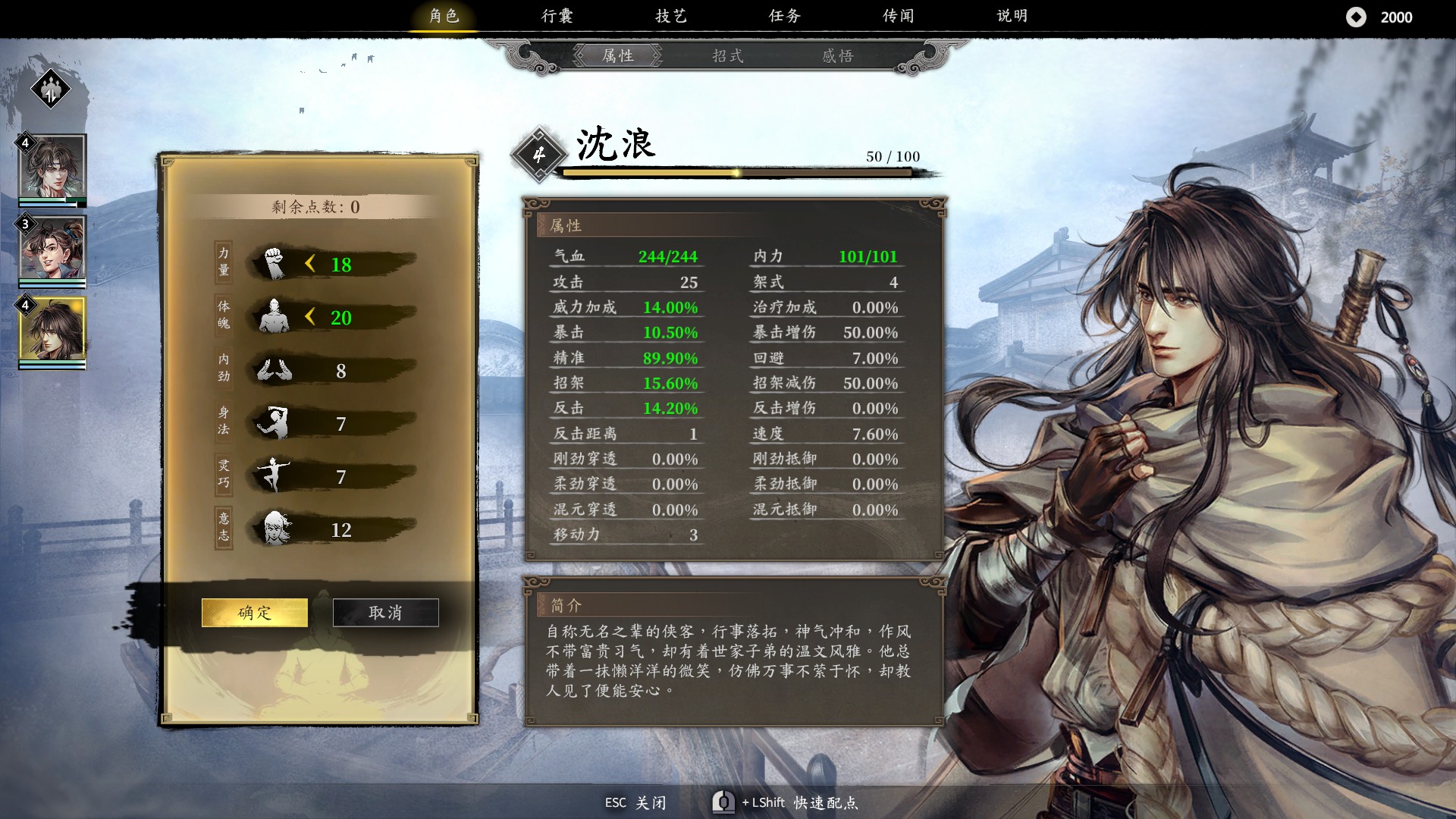
Task: Decrease 体魄 using its left arrow
Action: [x=310, y=317]
